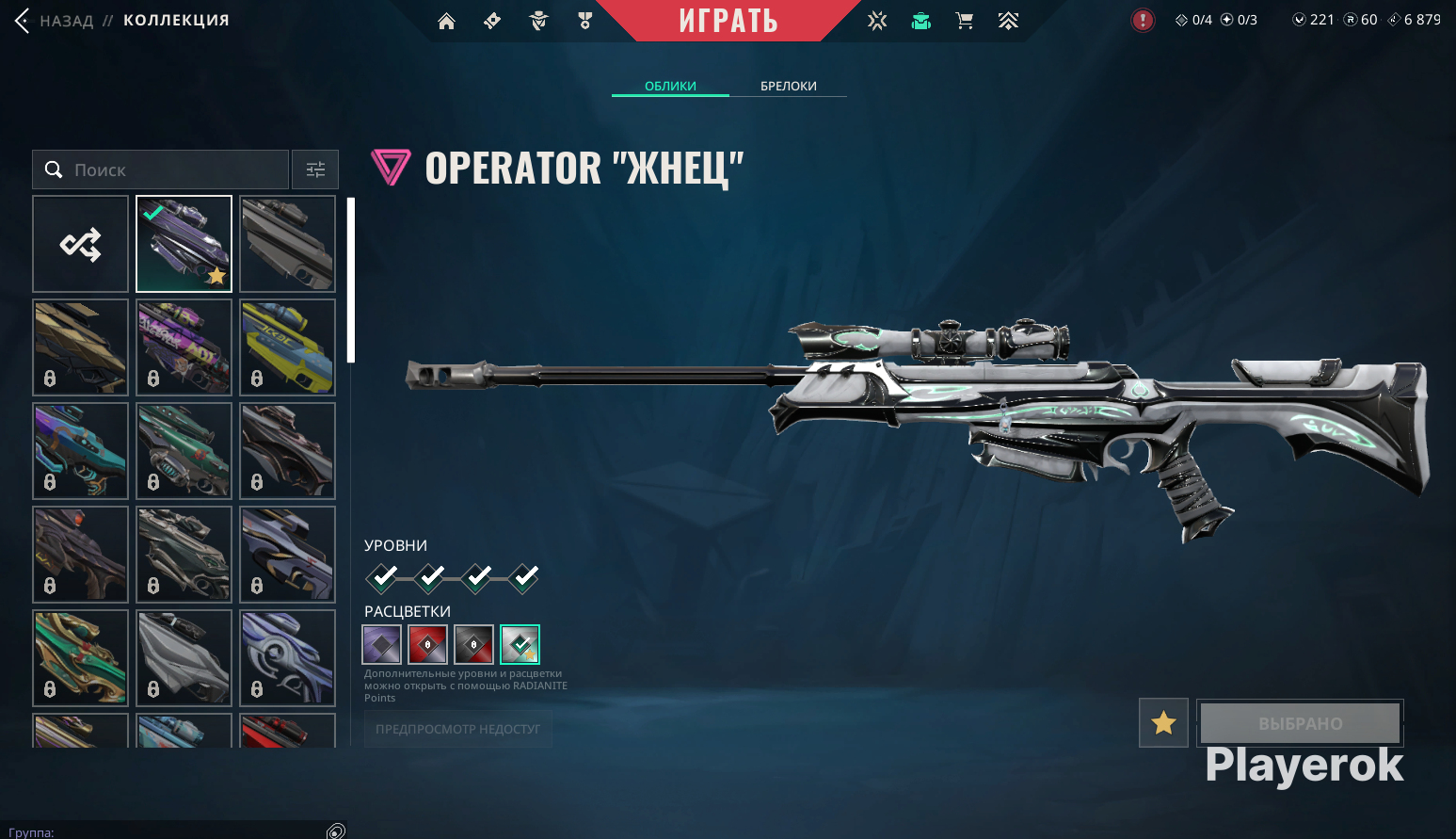1456x839 pixels.
Task: Choose the red locked color variant
Action: point(428,644)
